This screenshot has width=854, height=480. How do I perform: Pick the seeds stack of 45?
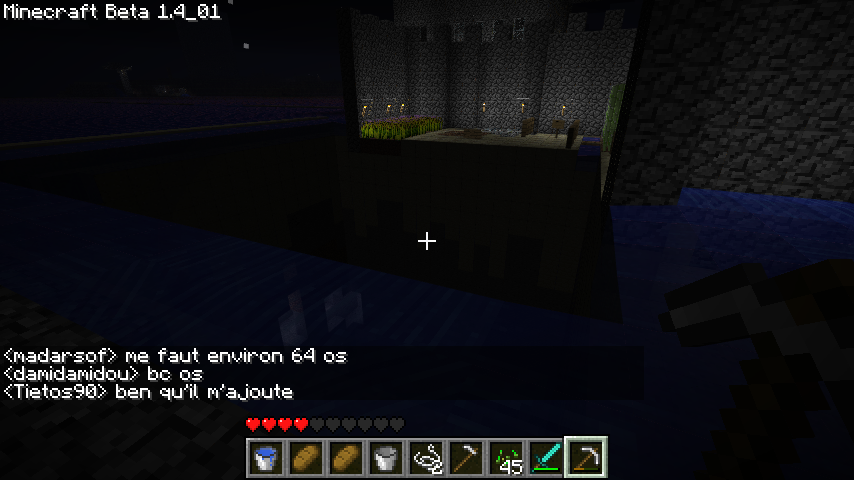[x=506, y=458]
